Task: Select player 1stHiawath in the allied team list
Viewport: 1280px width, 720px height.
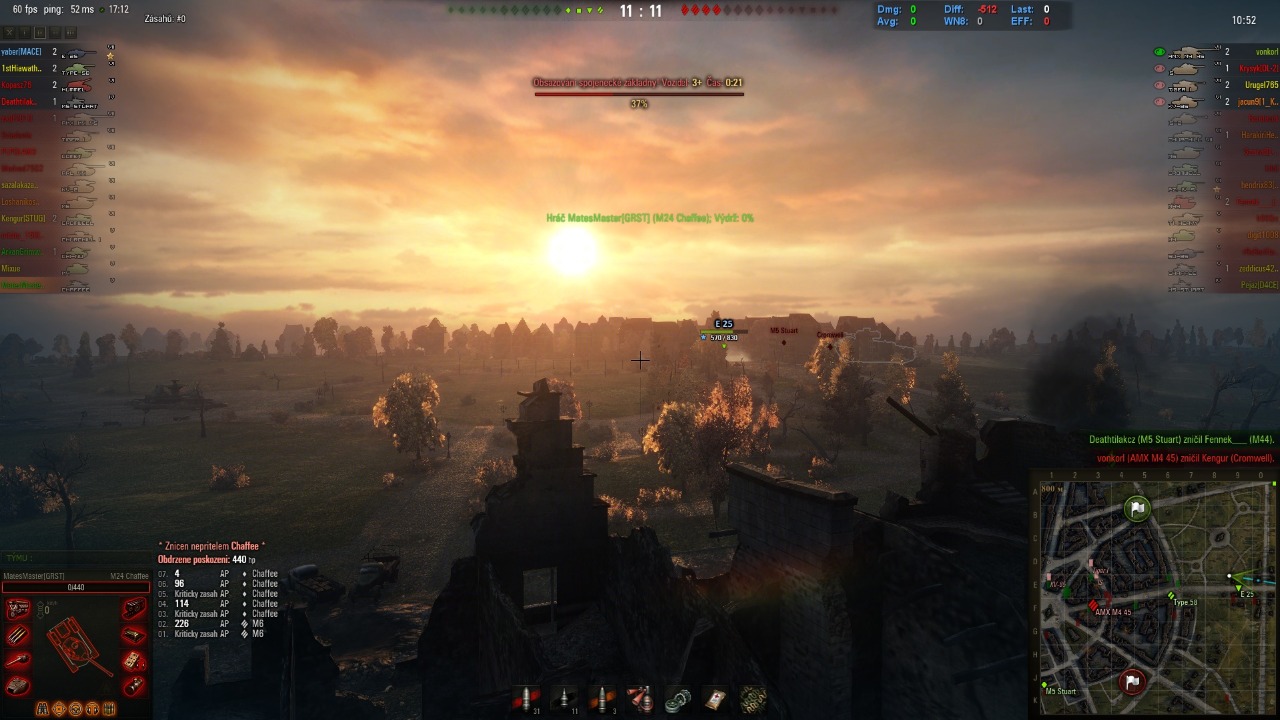Action: pyautogui.click(x=21, y=69)
